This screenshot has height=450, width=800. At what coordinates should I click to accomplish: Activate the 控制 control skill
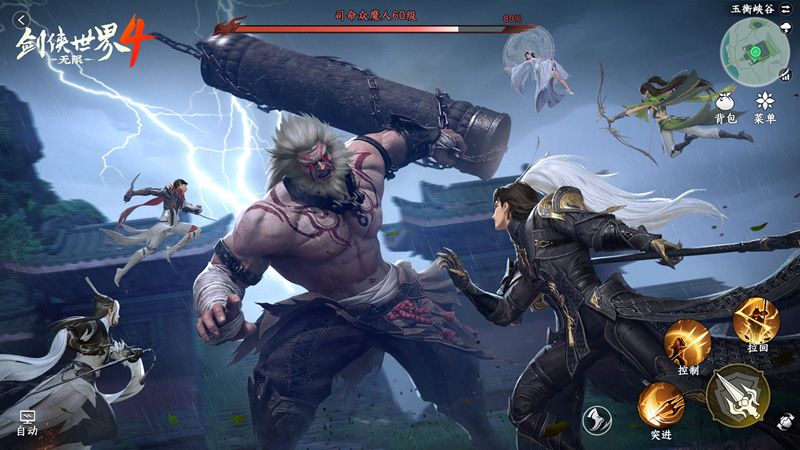[x=687, y=341]
